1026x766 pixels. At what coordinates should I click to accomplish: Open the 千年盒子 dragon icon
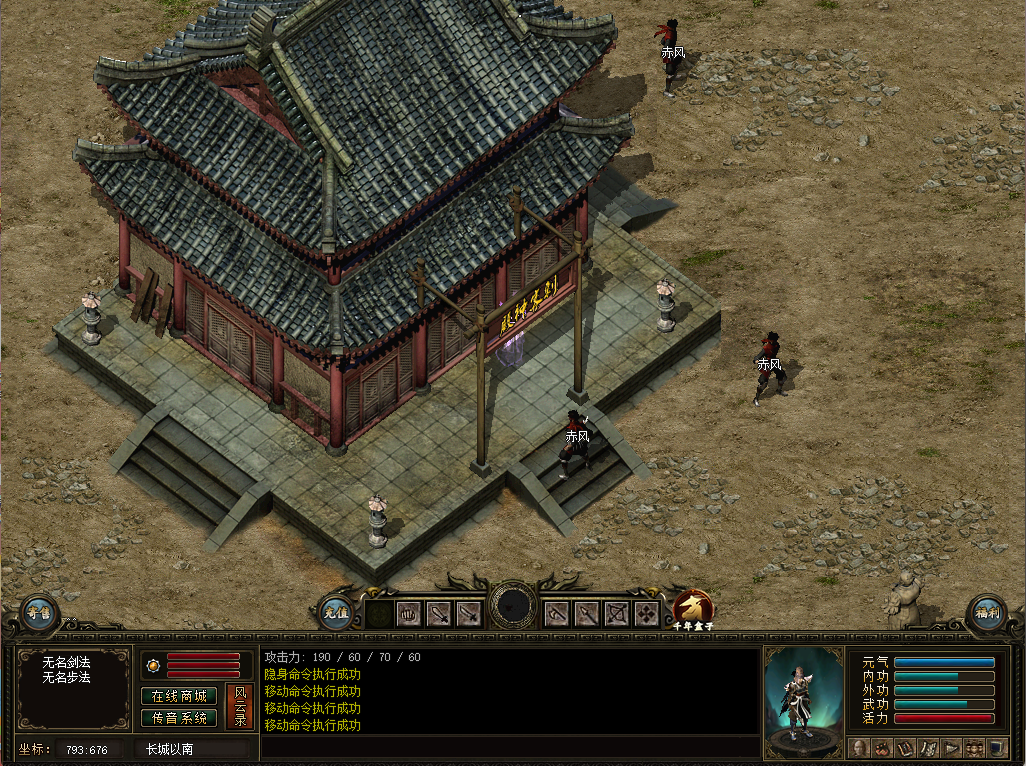(692, 606)
